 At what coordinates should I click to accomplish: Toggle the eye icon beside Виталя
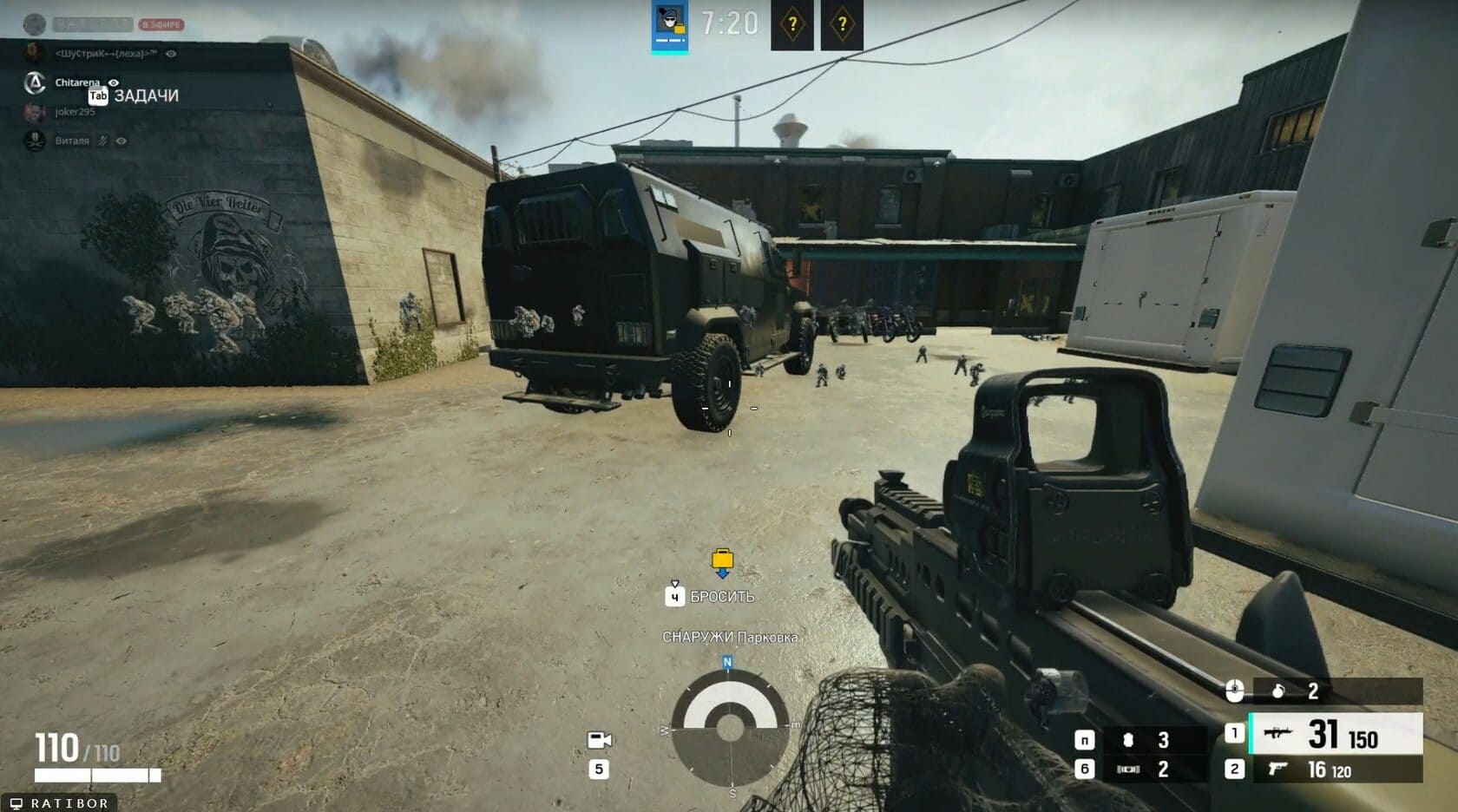click(x=121, y=141)
